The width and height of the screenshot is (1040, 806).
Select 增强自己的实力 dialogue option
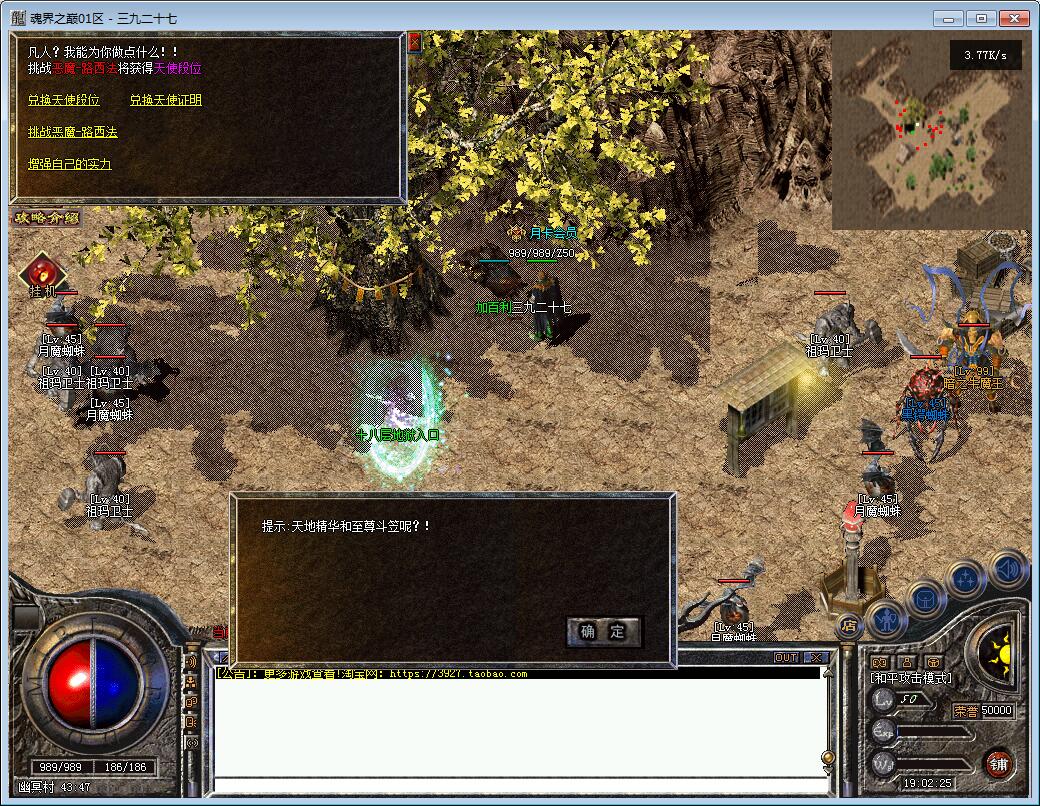point(69,164)
